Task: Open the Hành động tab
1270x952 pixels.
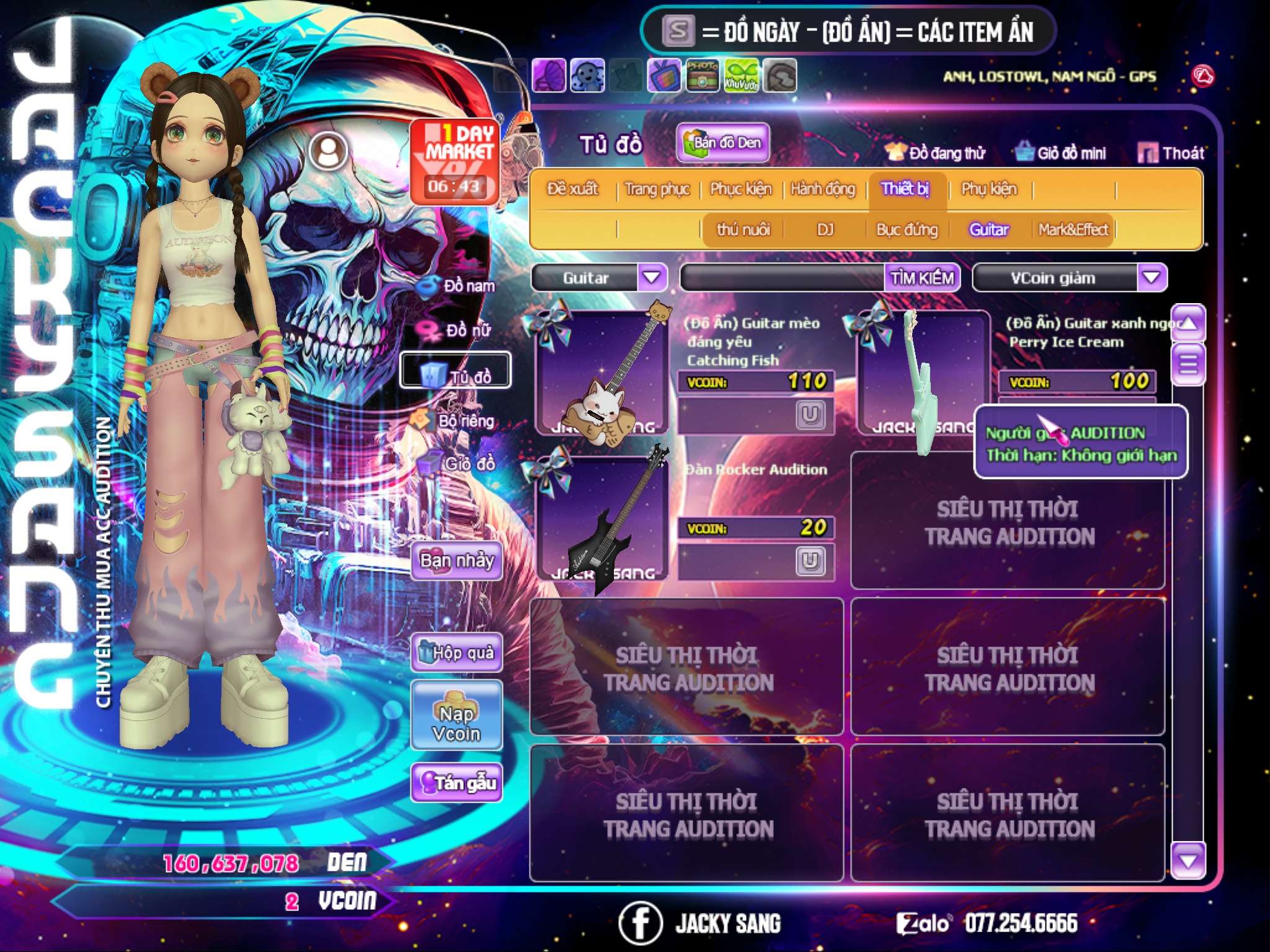Action: click(x=822, y=189)
